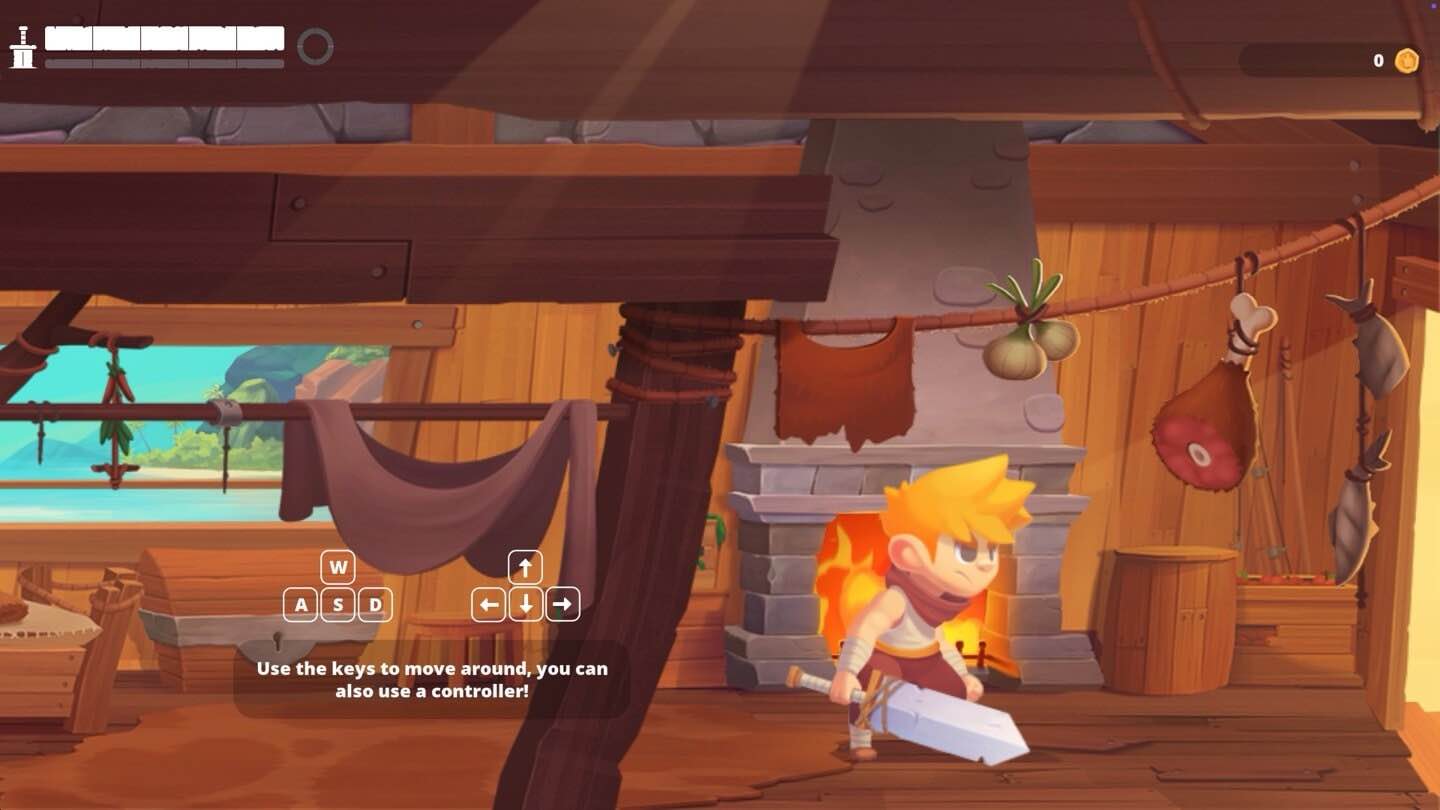The width and height of the screenshot is (1440, 810).
Task: Click the circular charge ring indicator
Action: point(316,45)
